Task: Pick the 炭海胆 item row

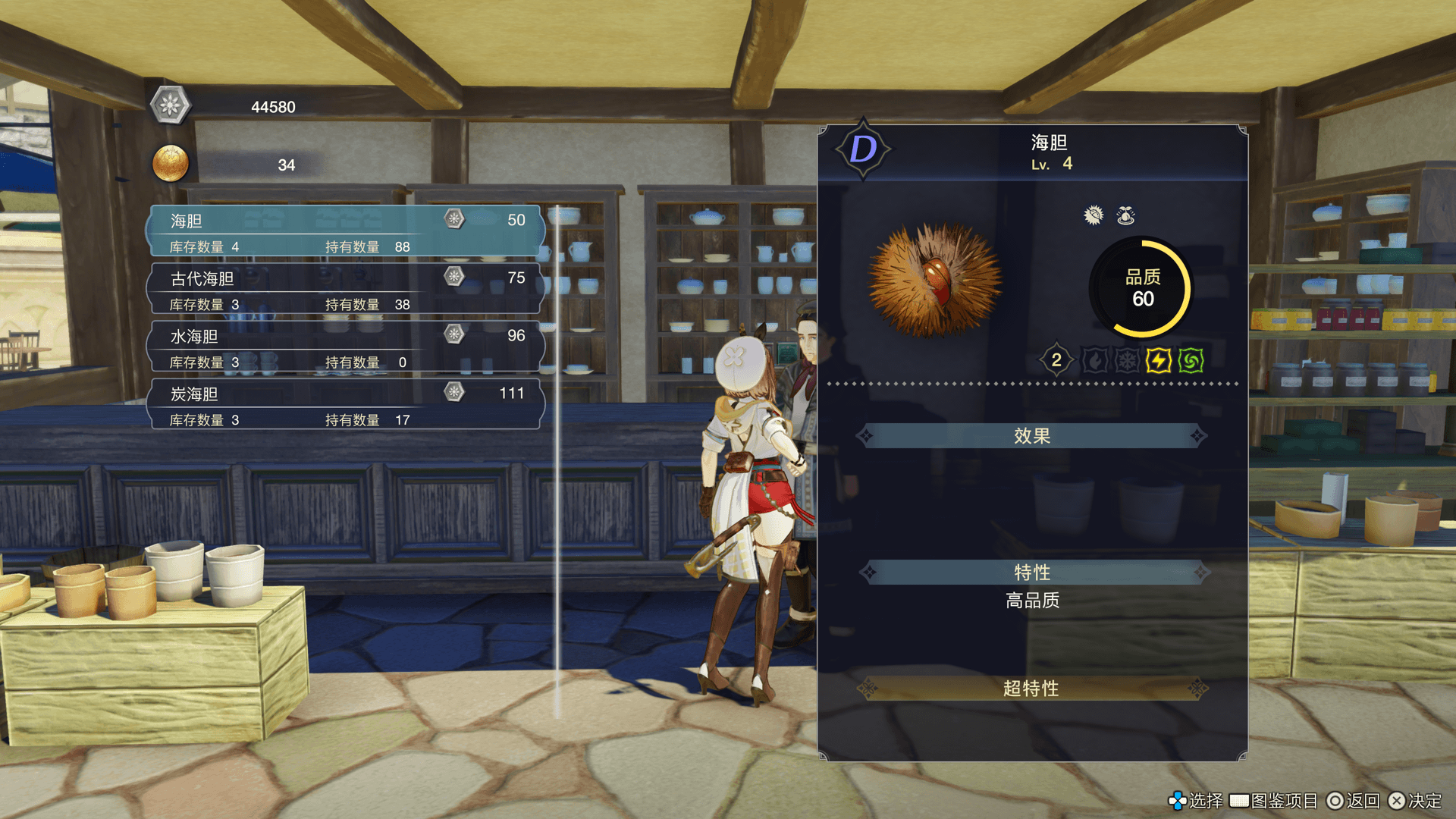Action: coord(346,405)
